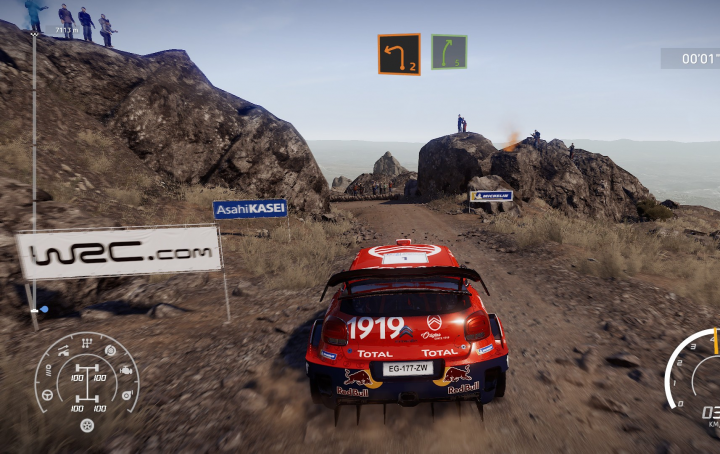Image resolution: width=720 pixels, height=454 pixels.
Task: Click the car chassis tire wear diagram
Action: click(x=87, y=385)
